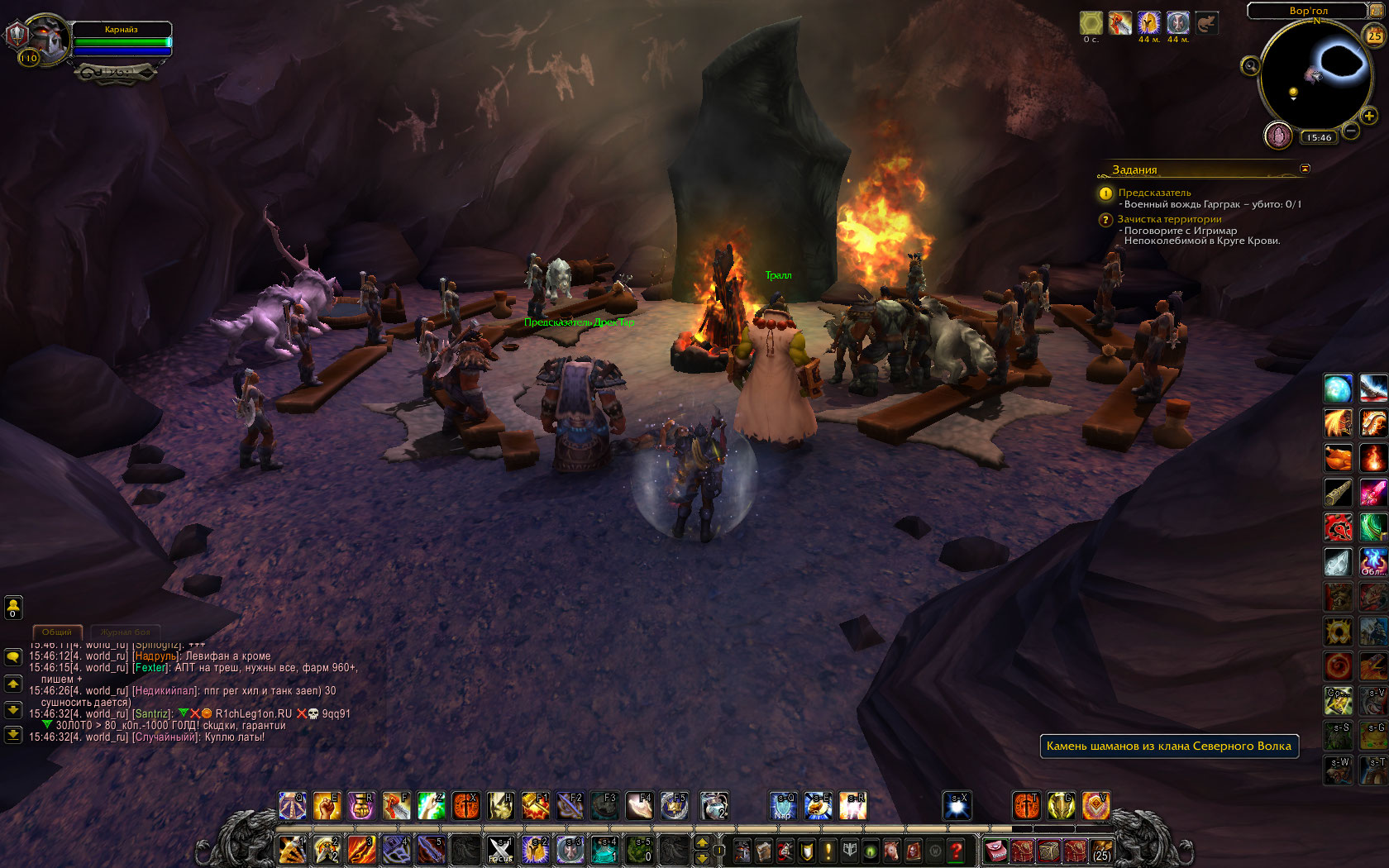Zoom out the minimap with minus button
The height and width of the screenshot is (868, 1389).
(x=1351, y=131)
